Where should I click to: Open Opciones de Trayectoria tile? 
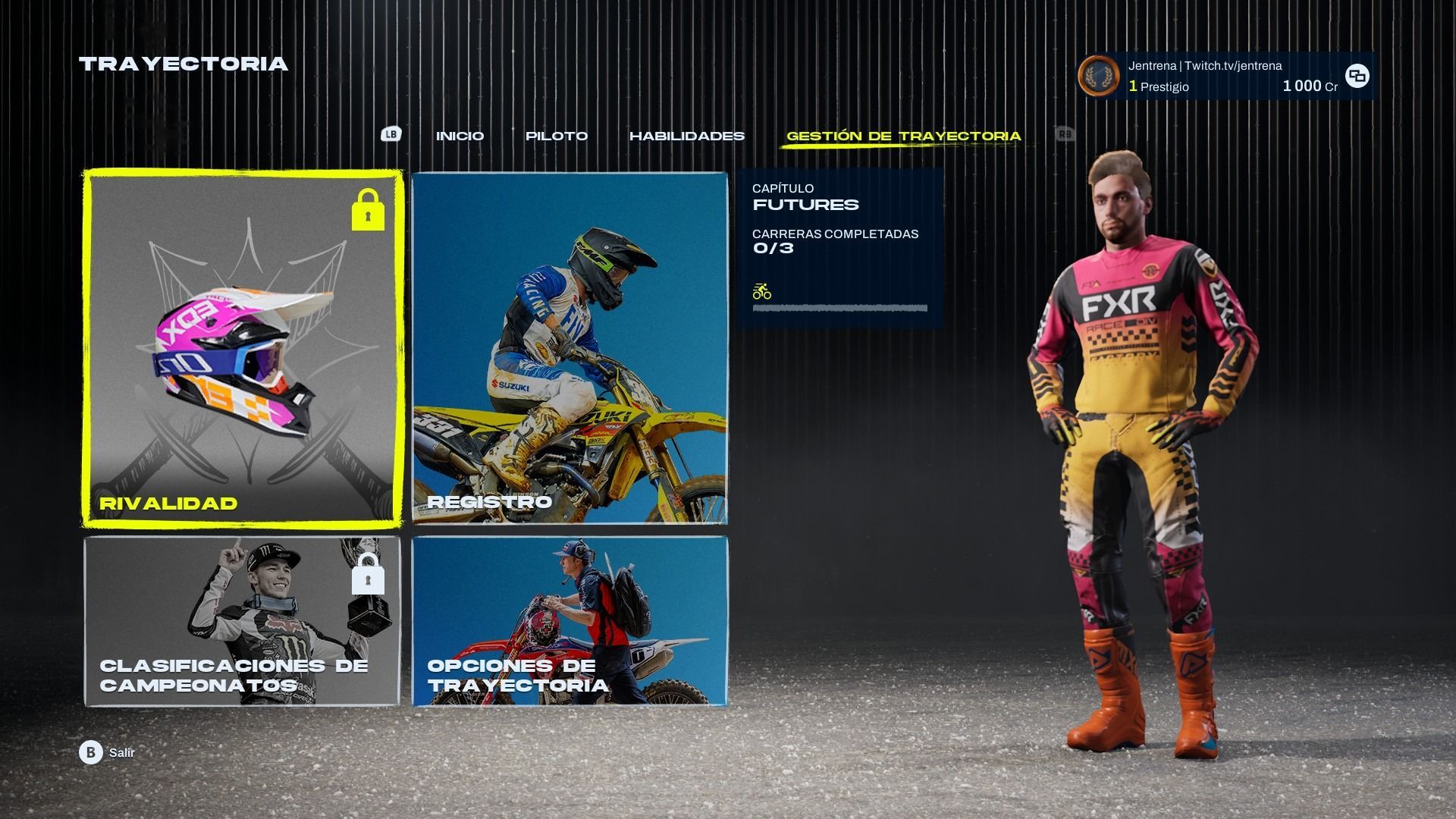coord(570,621)
